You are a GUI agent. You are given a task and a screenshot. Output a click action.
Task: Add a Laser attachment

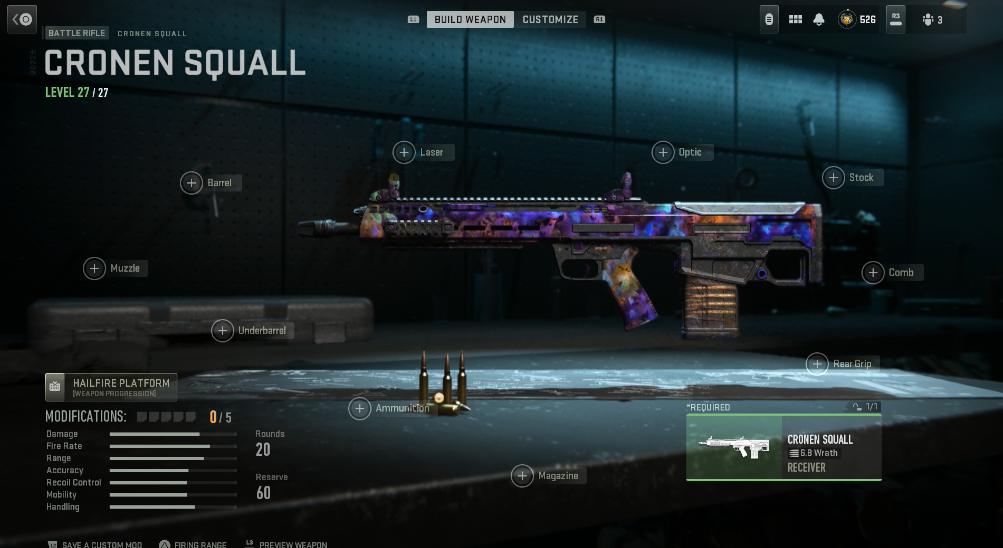pos(404,152)
